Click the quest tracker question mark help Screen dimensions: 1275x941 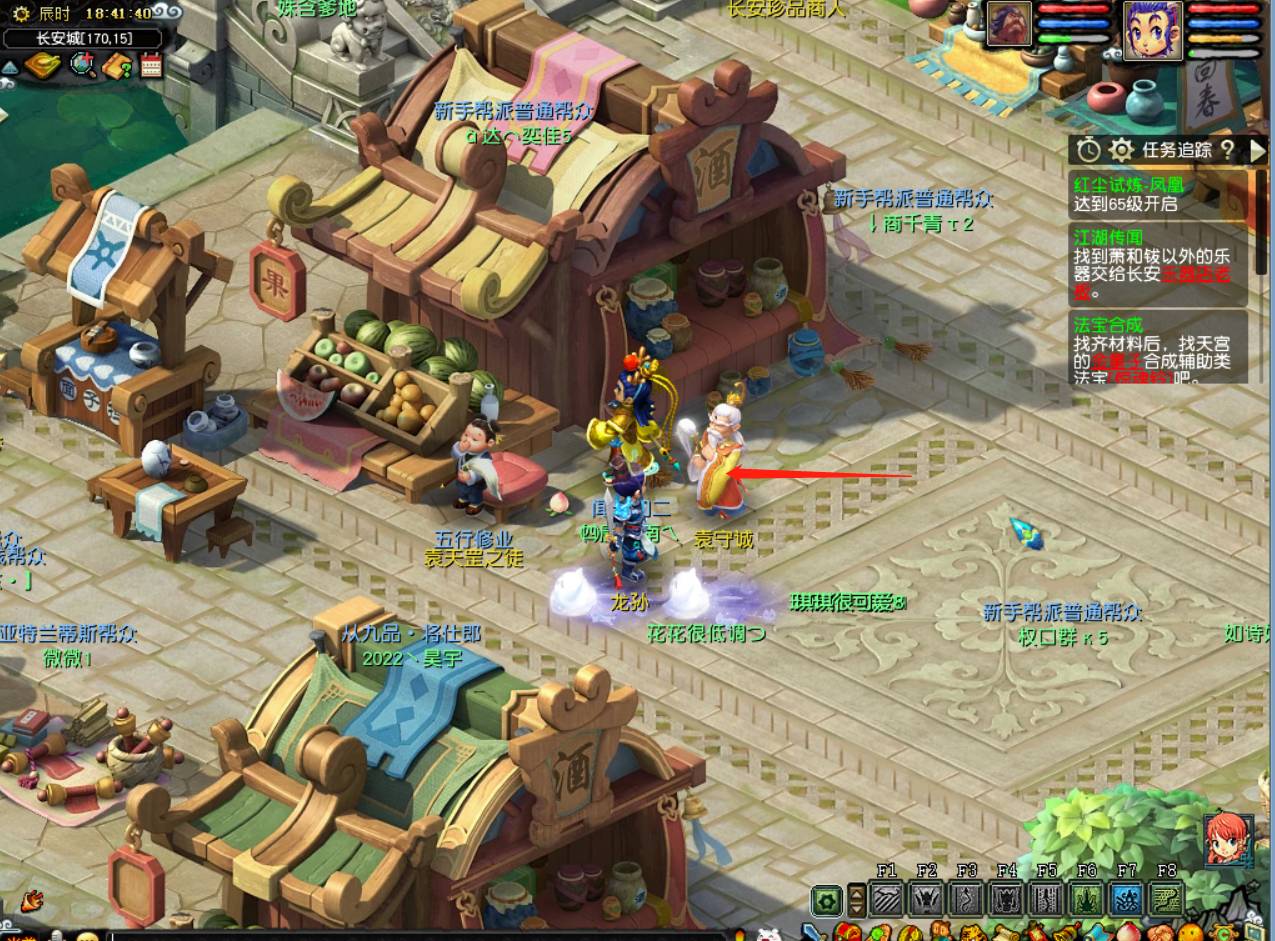point(1228,150)
